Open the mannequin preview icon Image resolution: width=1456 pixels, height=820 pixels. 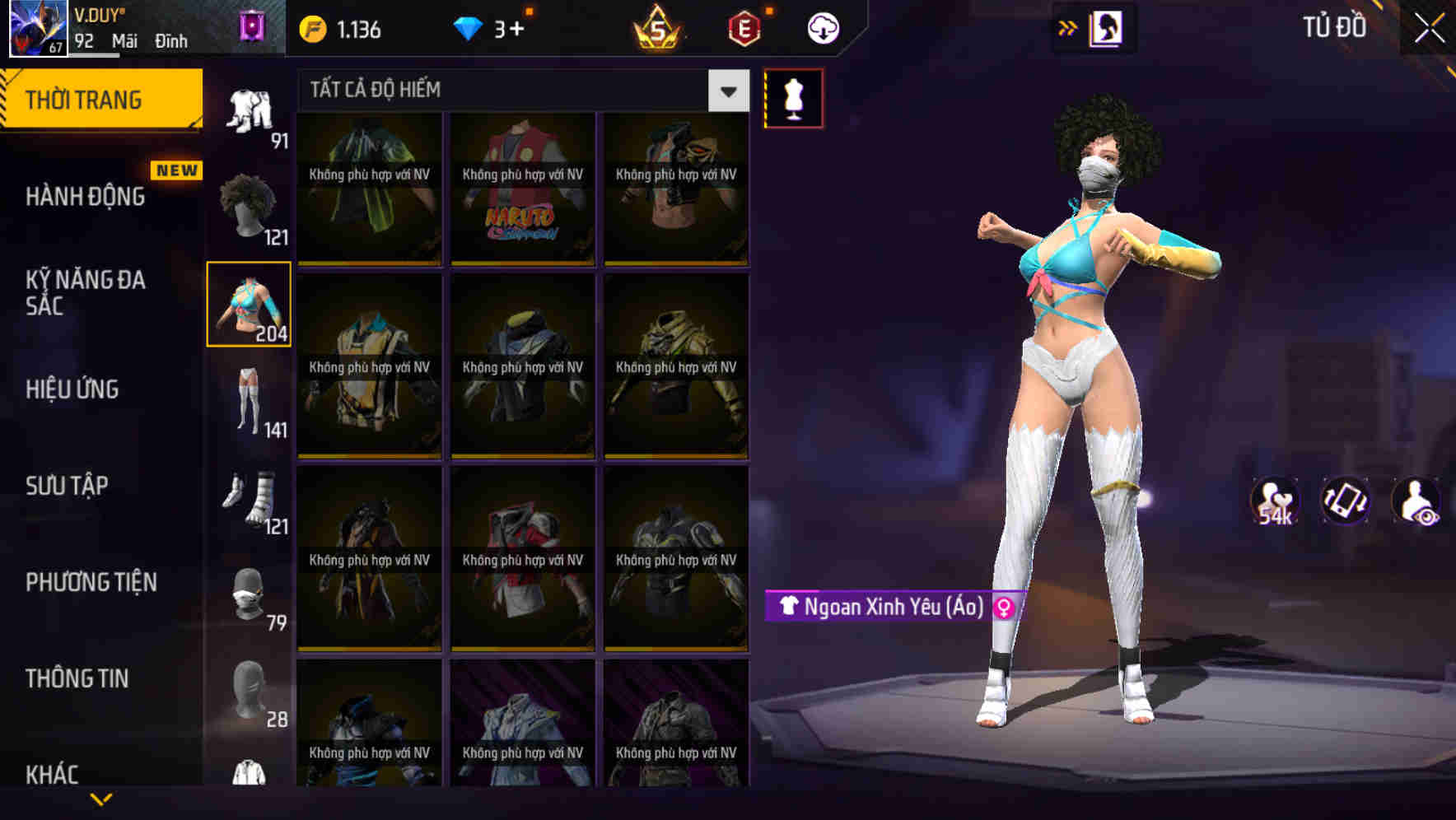[793, 97]
